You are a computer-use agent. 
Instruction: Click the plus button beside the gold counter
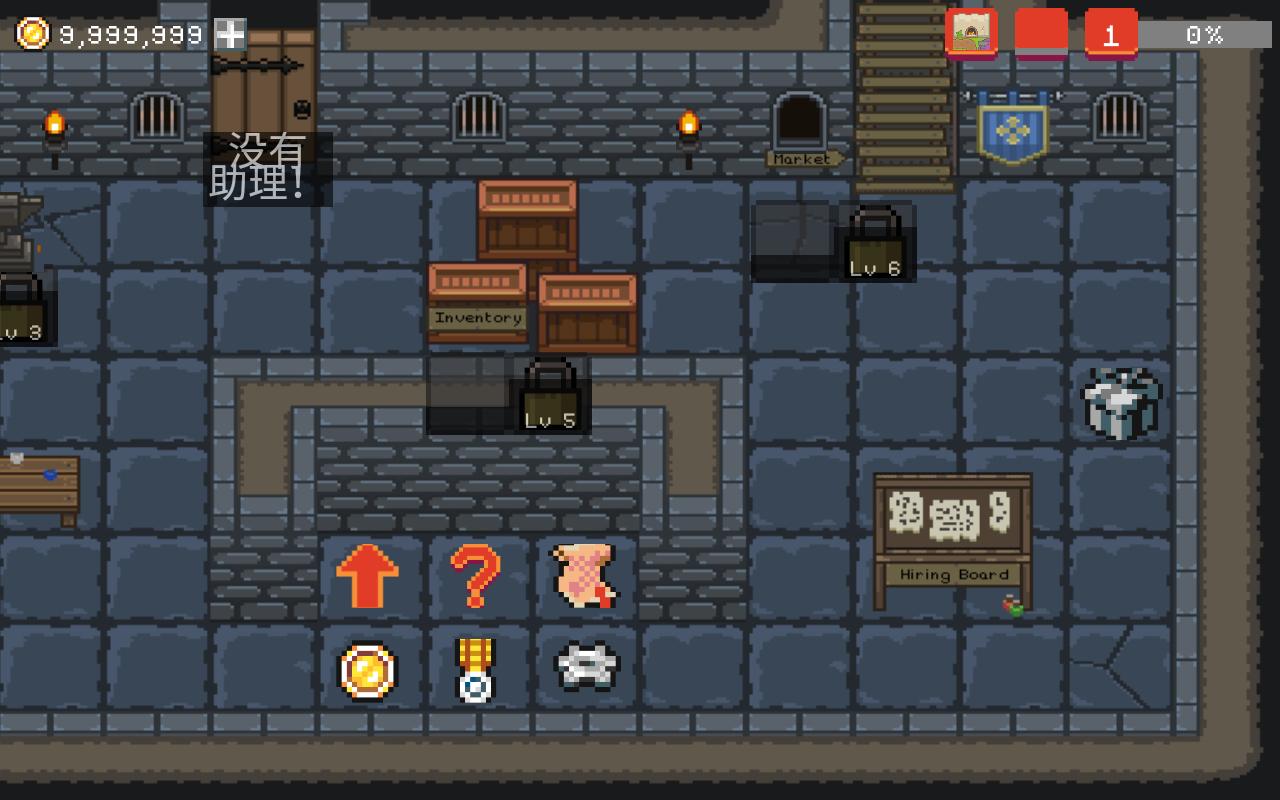[231, 33]
